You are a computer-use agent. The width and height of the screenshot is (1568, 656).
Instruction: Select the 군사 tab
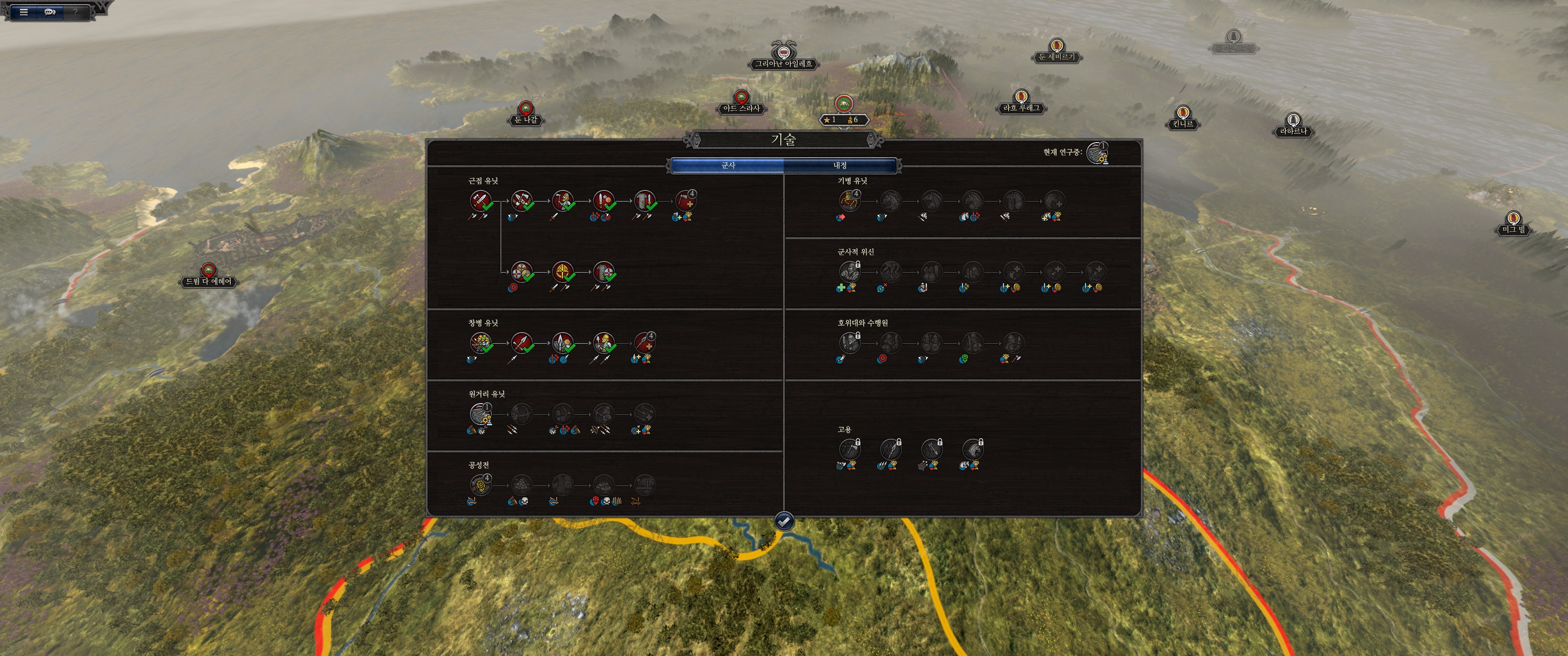[x=728, y=165]
